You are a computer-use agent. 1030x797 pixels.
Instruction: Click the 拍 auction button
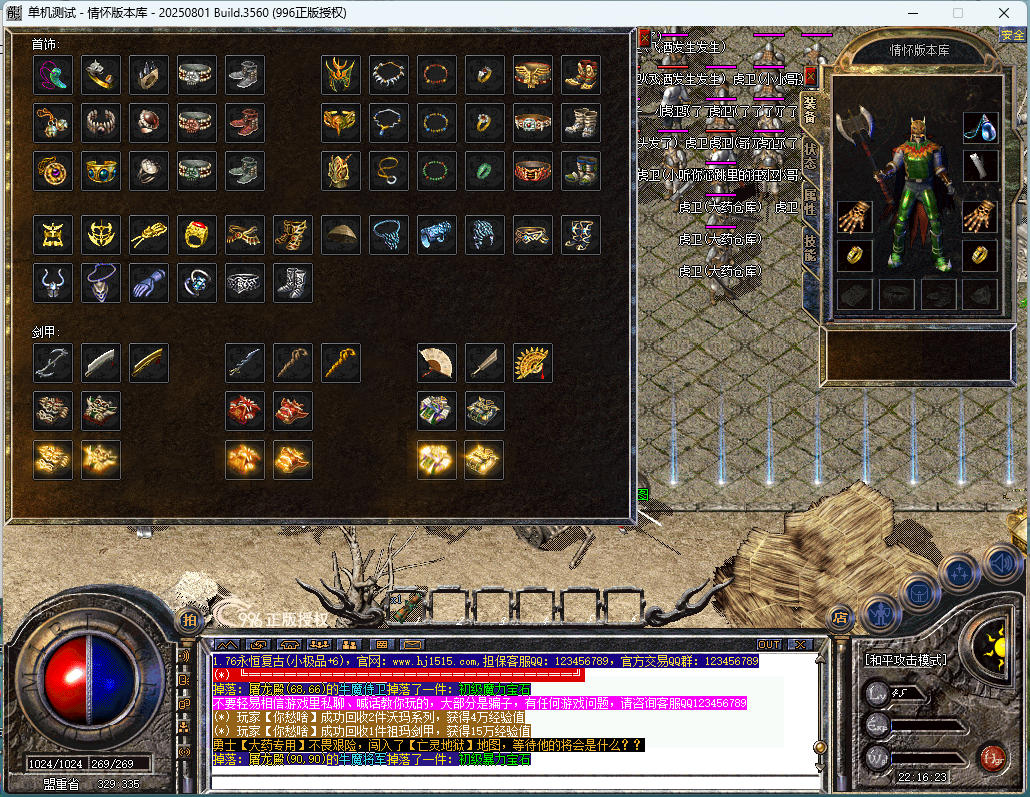click(x=188, y=619)
